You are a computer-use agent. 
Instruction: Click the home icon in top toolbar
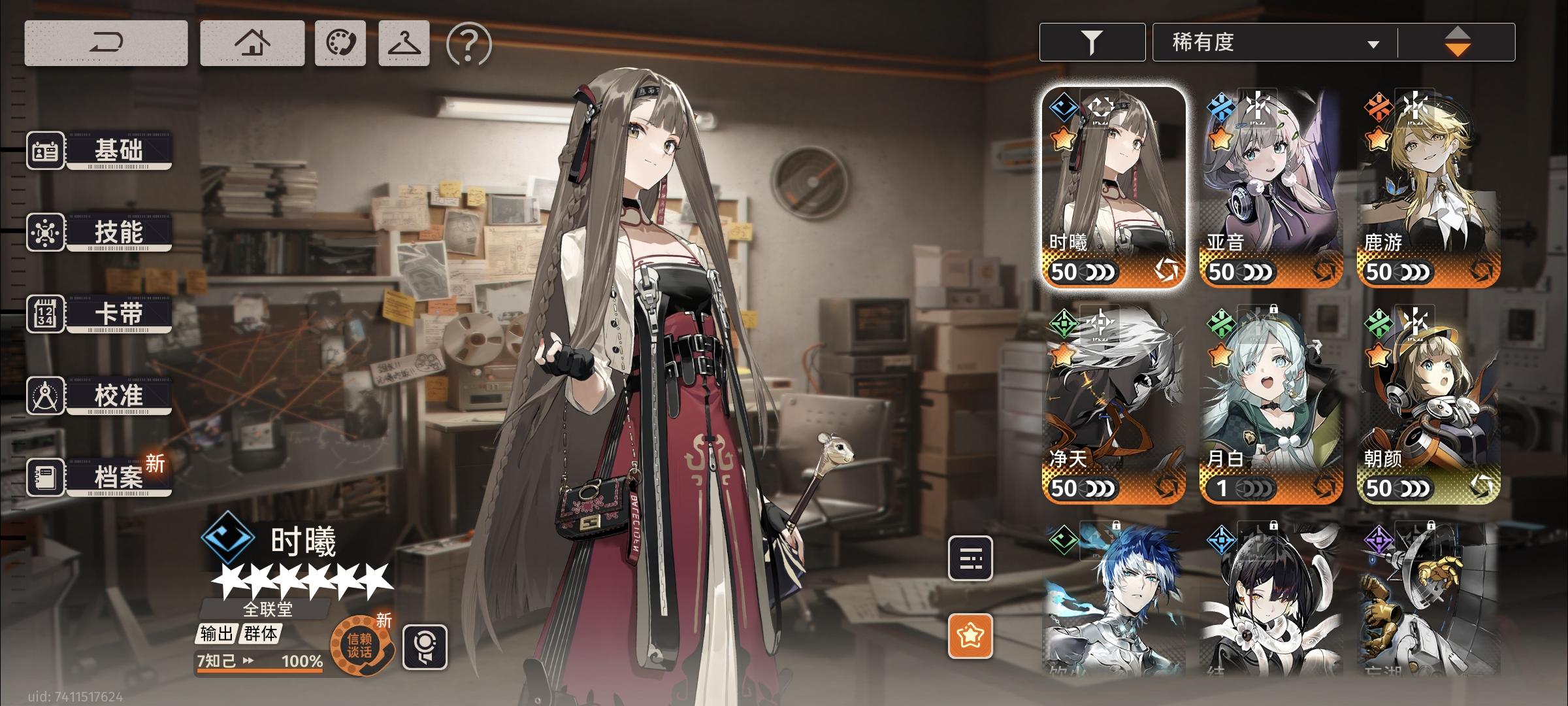tap(252, 42)
